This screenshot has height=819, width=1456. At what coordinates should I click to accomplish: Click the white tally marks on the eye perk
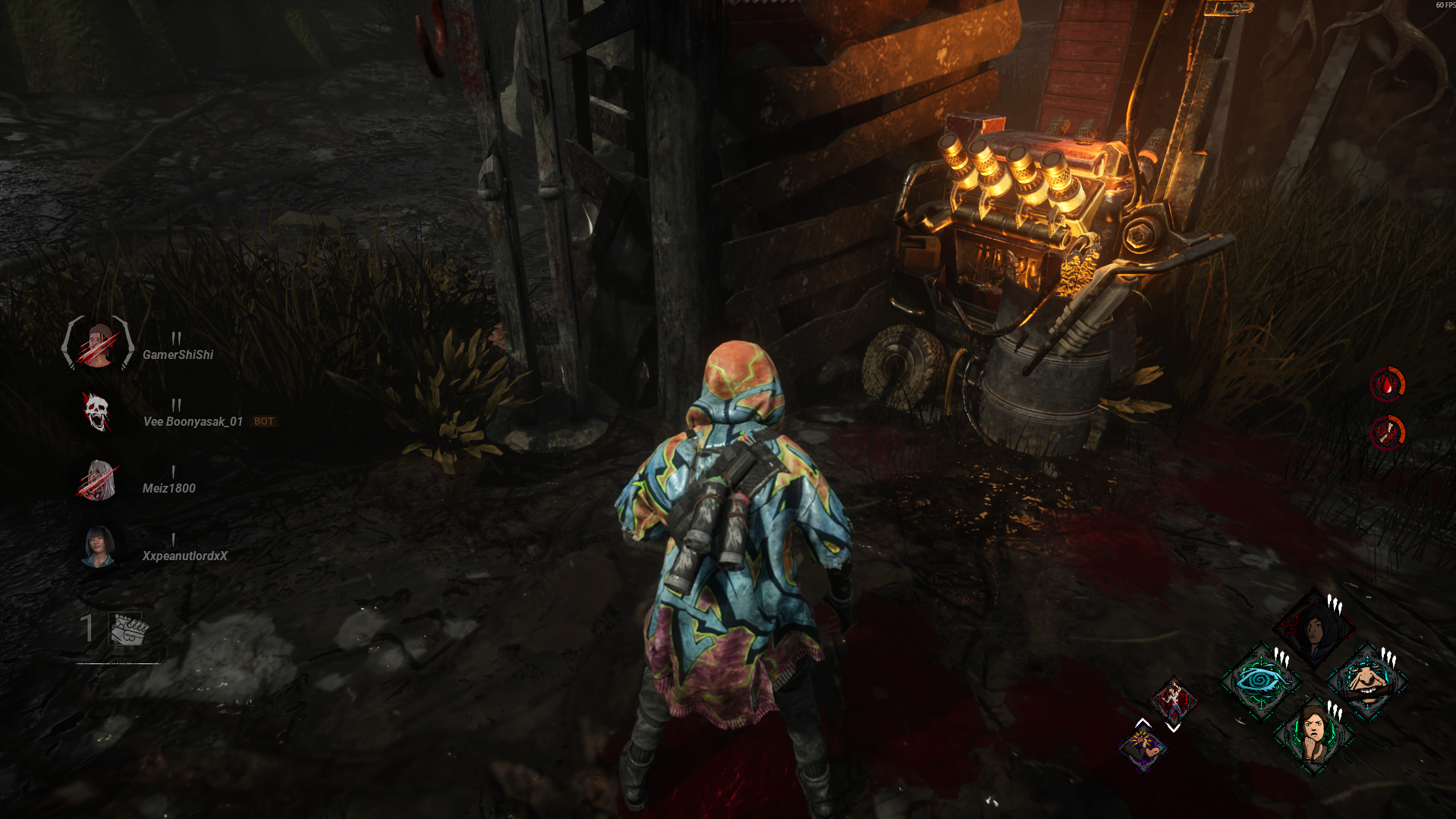click(x=1282, y=656)
